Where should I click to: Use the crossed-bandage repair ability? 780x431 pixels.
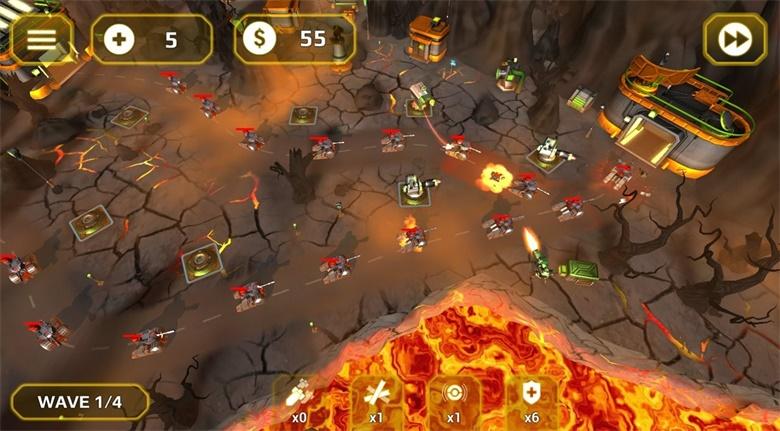[377, 398]
